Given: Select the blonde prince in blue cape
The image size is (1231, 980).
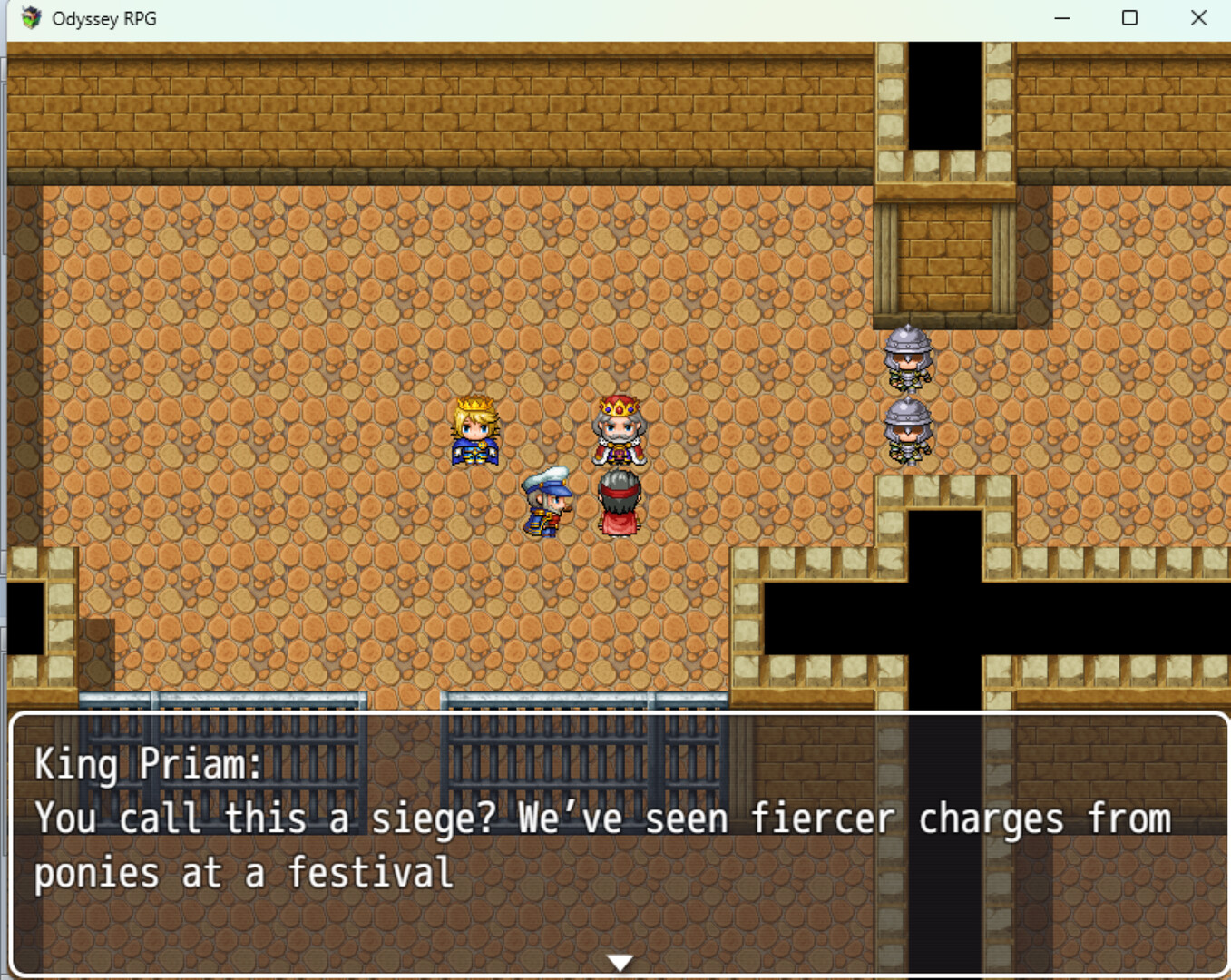Looking at the screenshot, I should click(473, 431).
